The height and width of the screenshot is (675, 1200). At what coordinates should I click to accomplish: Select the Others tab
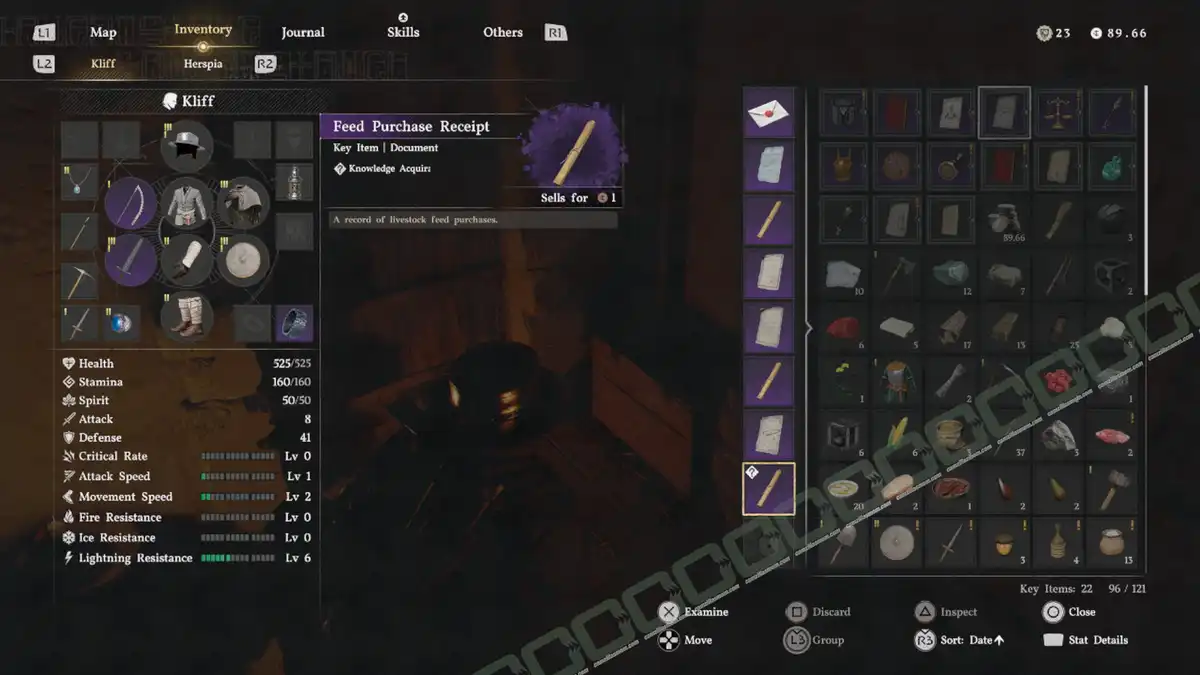click(x=502, y=32)
